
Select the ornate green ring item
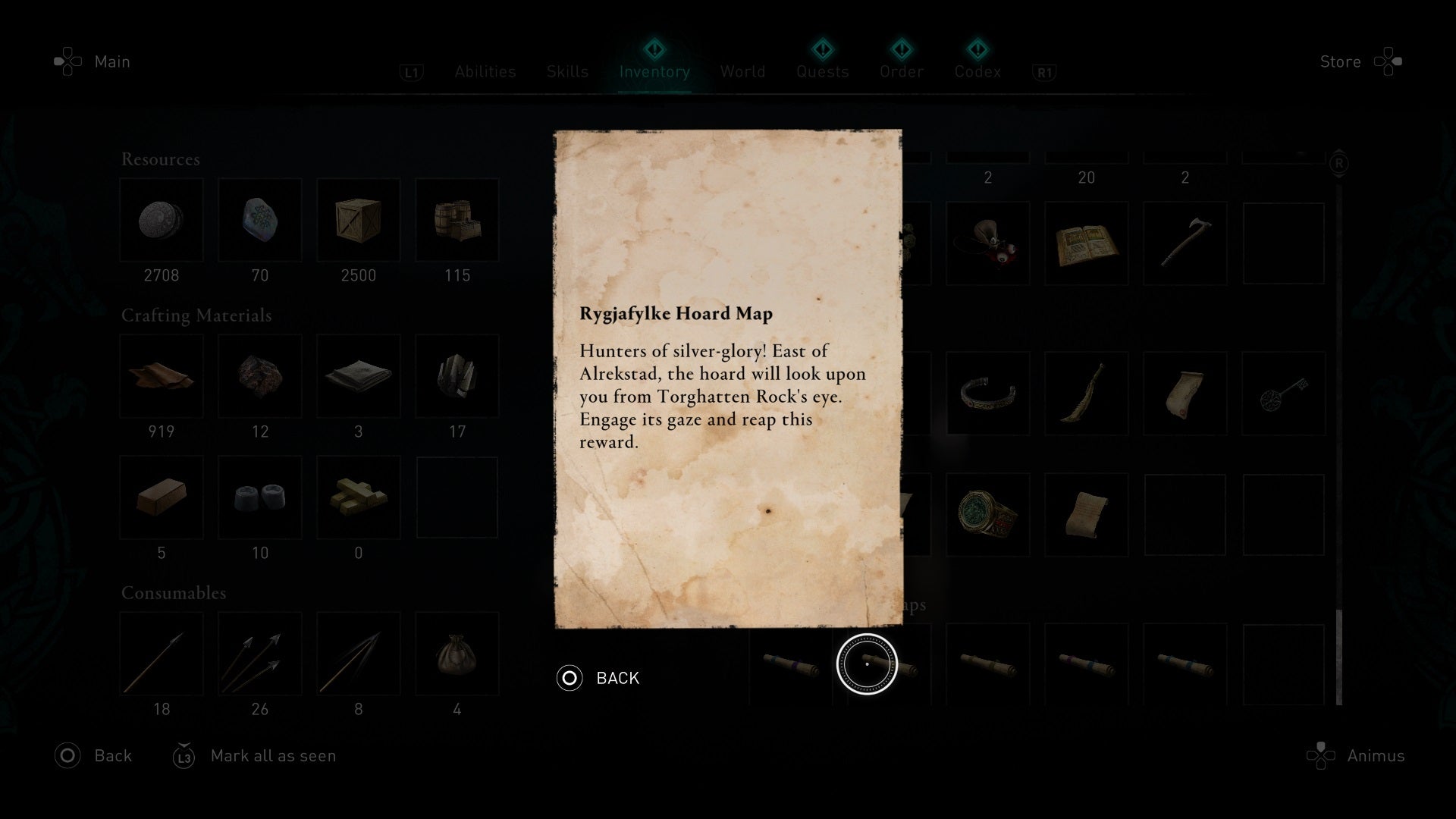987,514
